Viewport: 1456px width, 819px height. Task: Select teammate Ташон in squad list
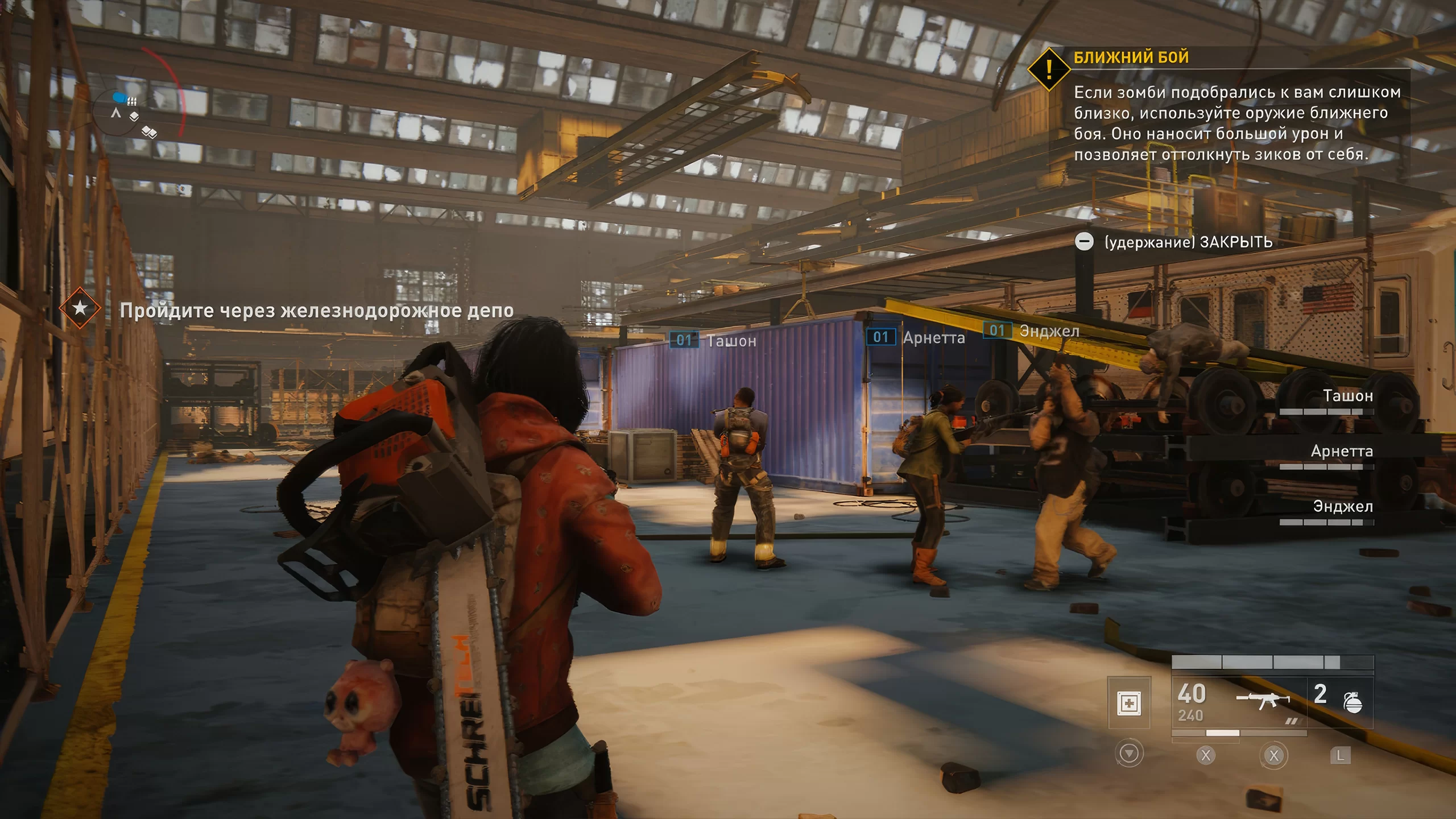coord(1347,396)
